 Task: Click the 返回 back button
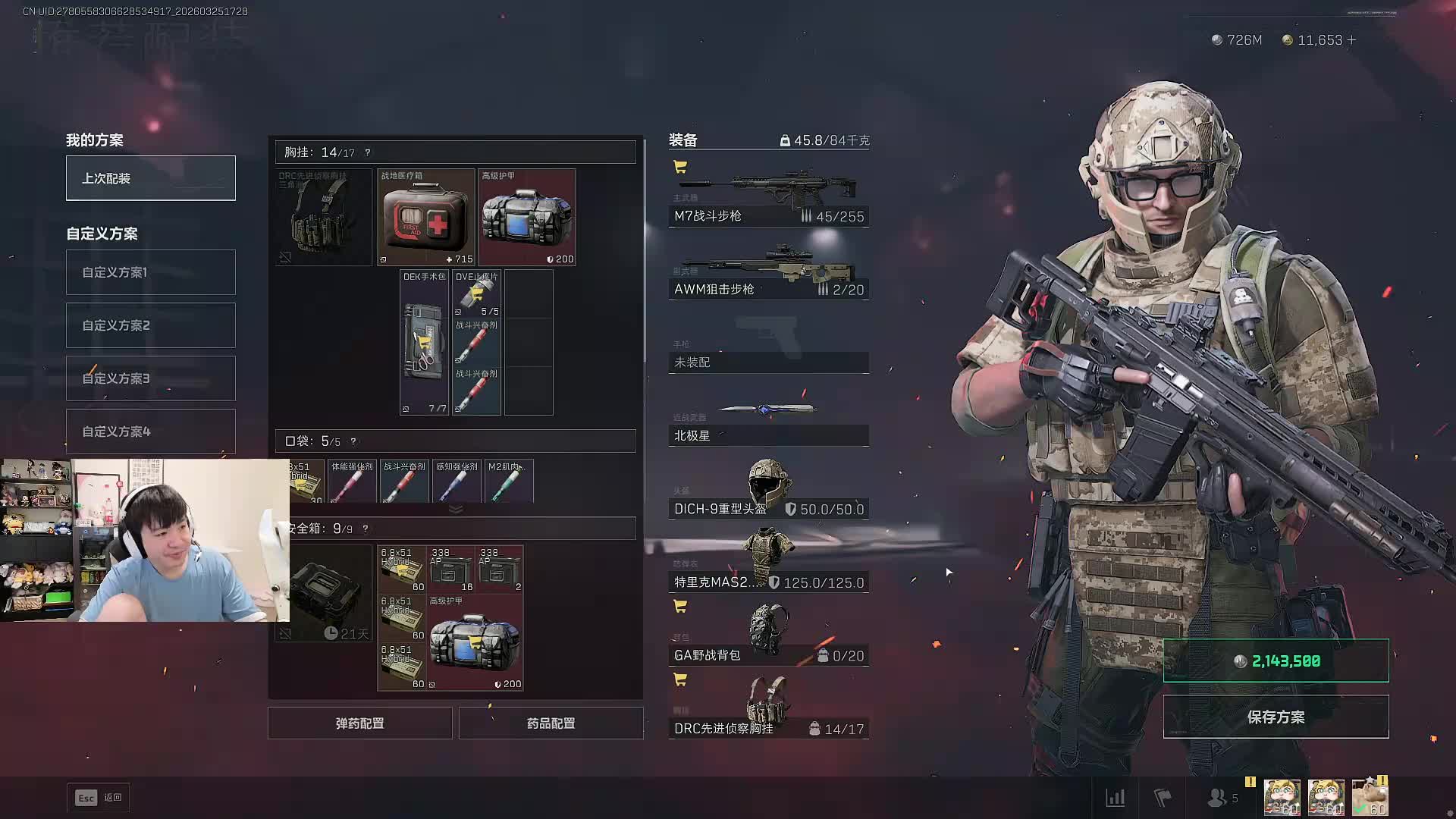(99, 798)
